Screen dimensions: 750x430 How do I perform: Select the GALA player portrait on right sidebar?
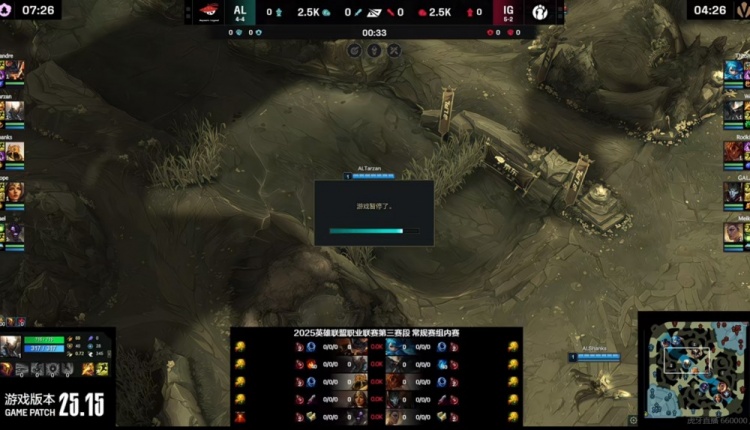[x=737, y=191]
